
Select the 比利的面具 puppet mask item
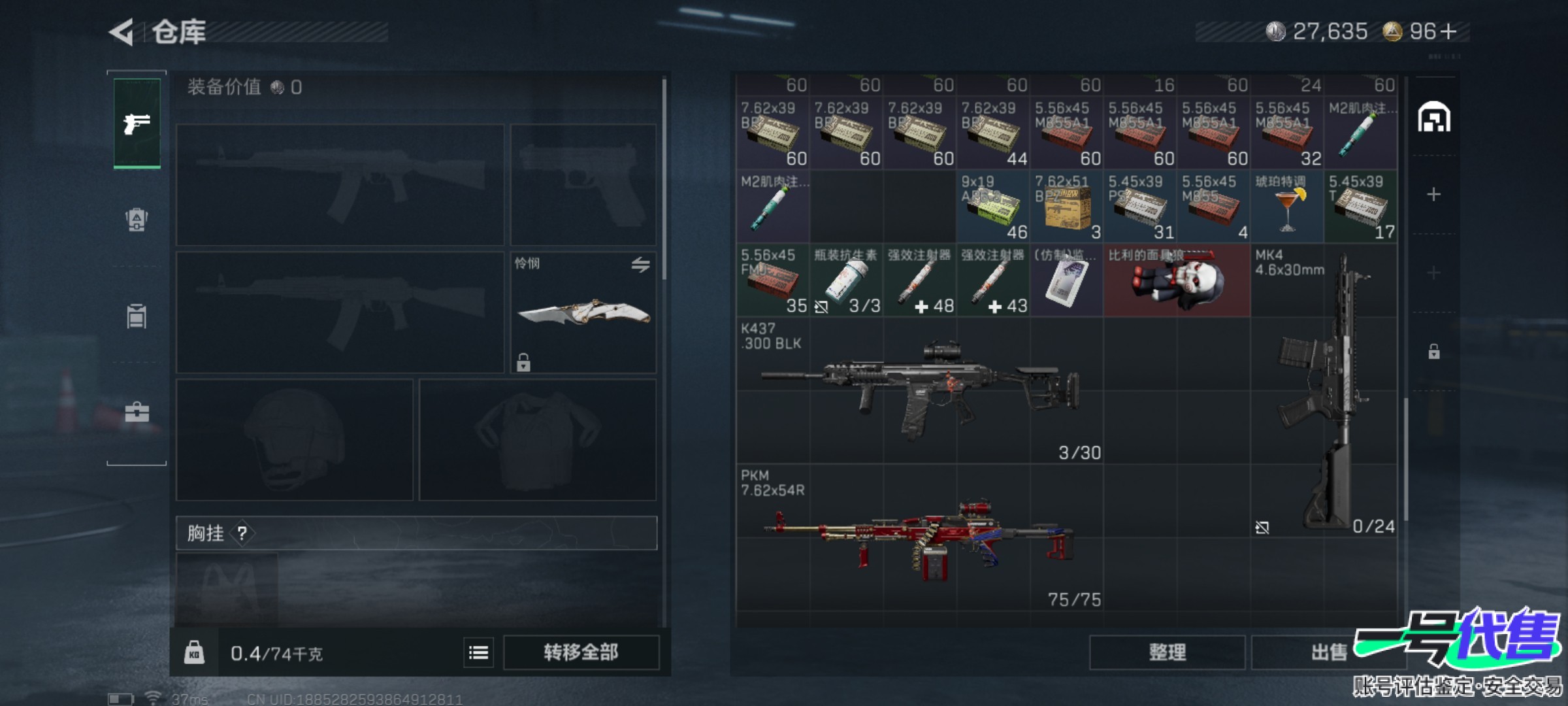pos(1176,281)
